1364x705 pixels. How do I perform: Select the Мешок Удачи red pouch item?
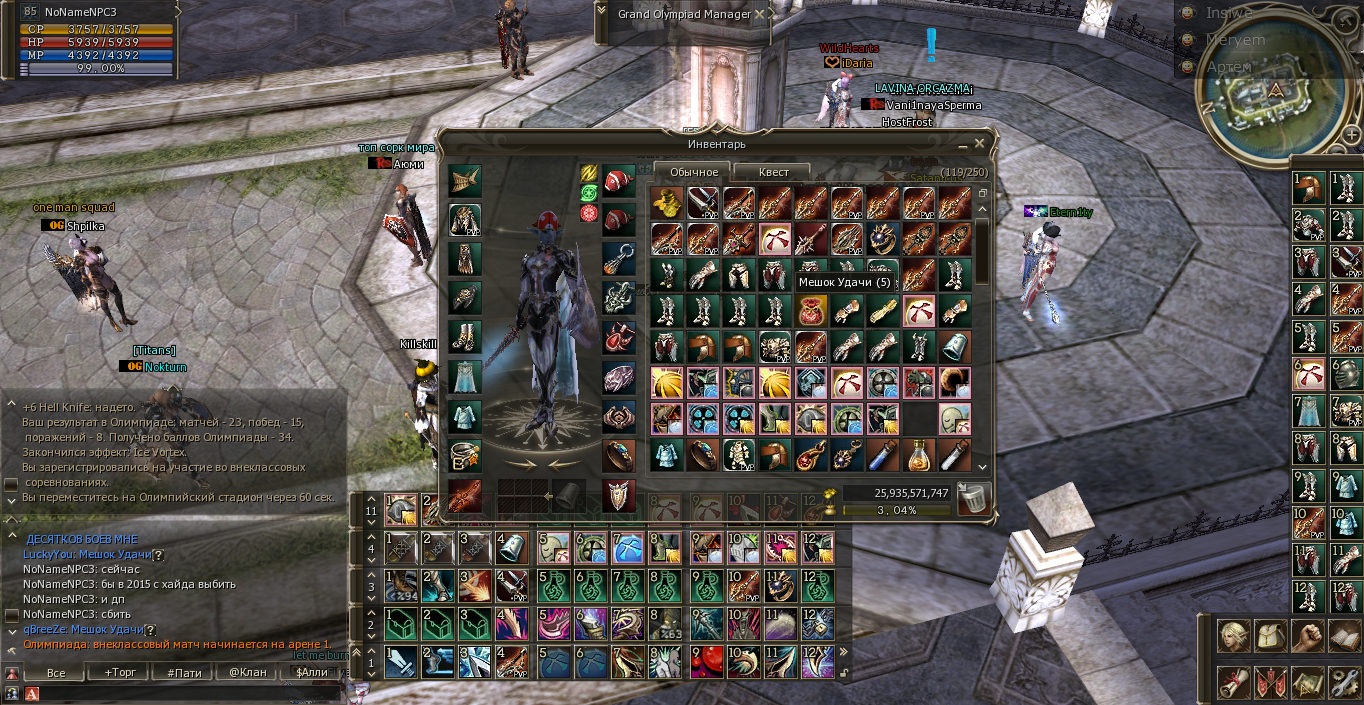point(810,310)
